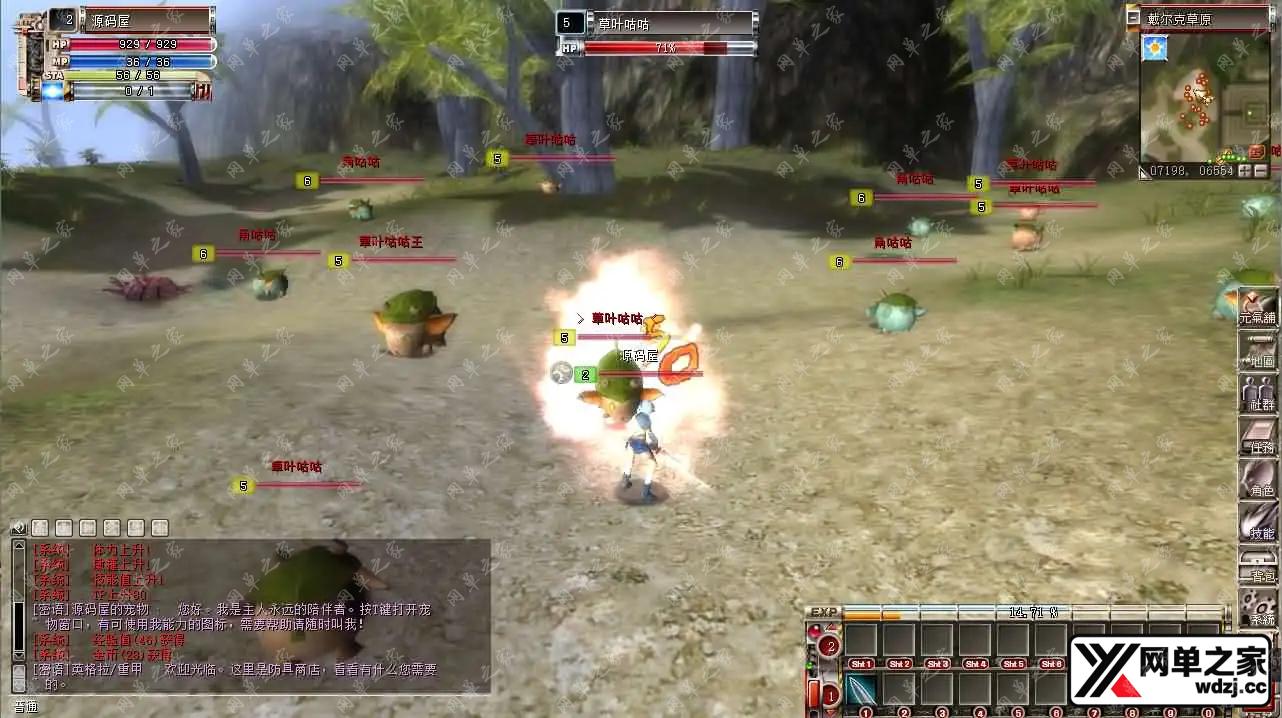Screen dimensions: 1282x718
Task: Zoom out the minimap with minus button
Action: click(x=1262, y=171)
